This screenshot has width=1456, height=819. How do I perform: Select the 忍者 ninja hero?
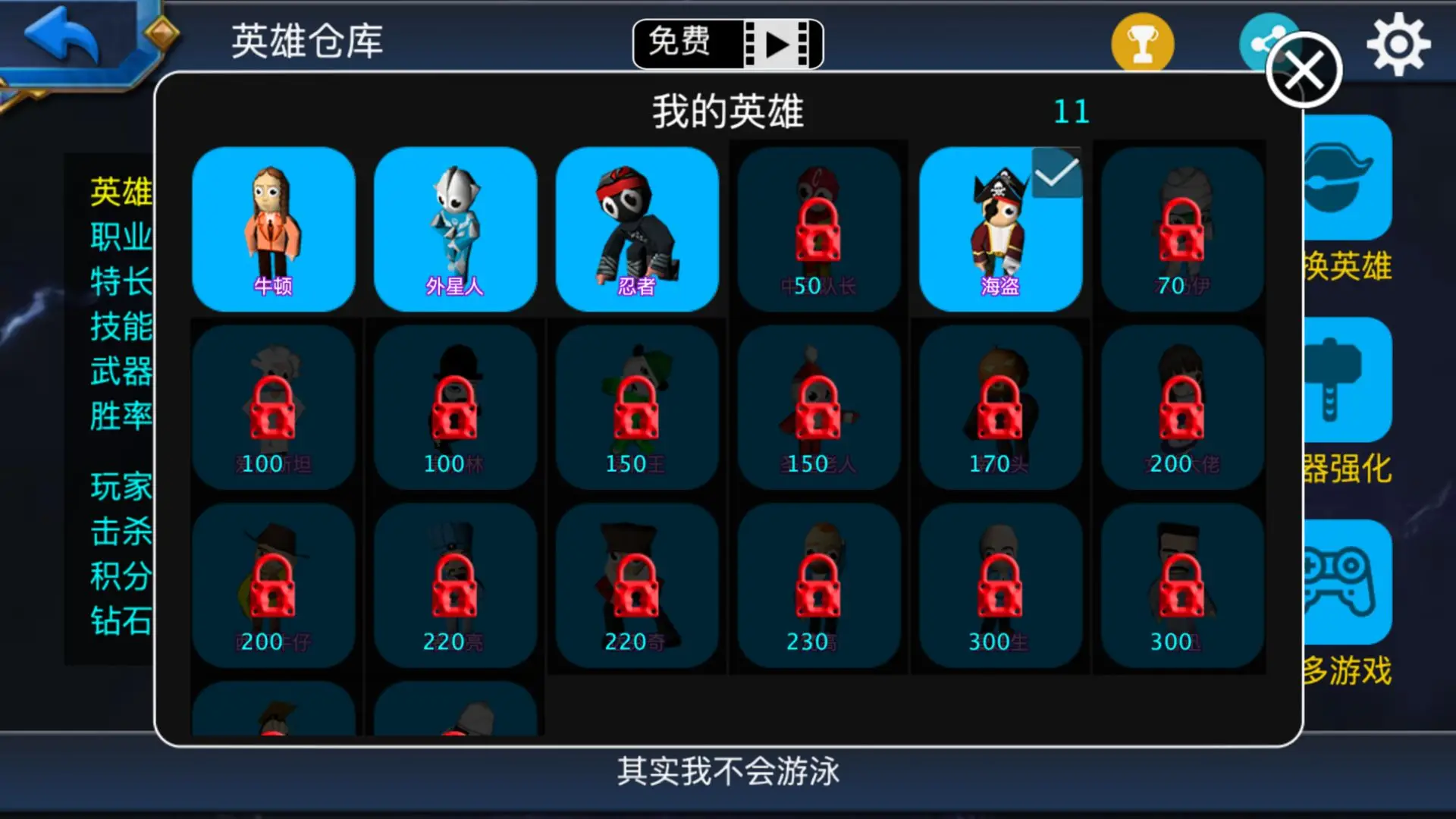[x=637, y=227]
